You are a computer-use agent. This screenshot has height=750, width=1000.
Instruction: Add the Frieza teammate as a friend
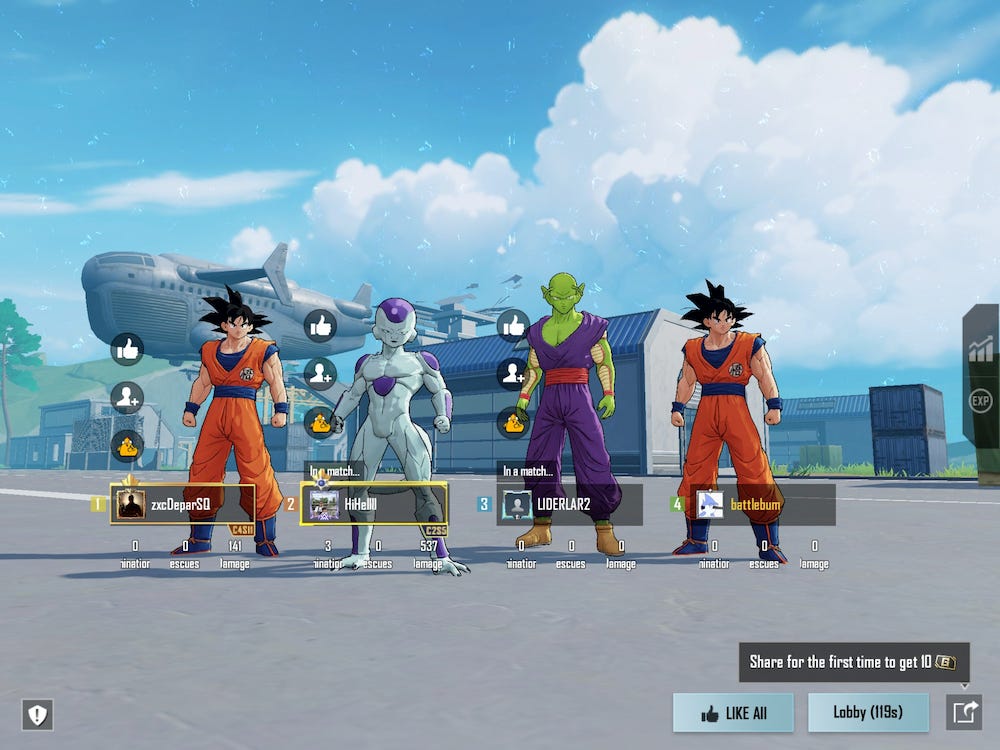point(320,374)
